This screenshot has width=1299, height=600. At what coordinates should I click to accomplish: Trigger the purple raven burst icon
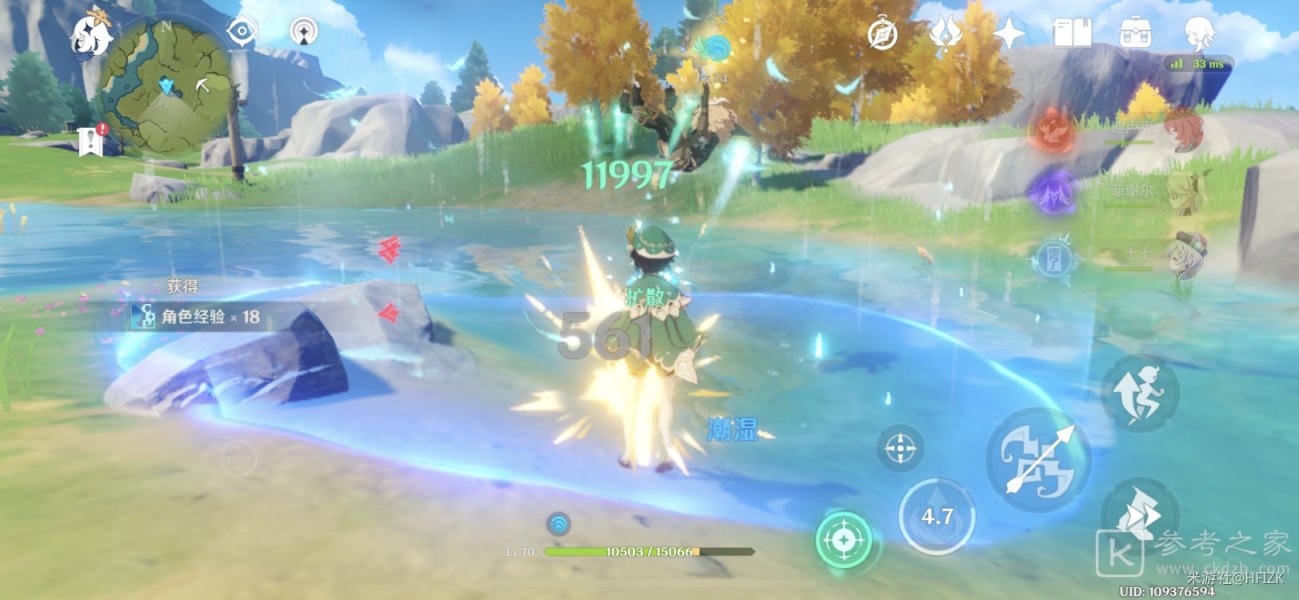(1053, 190)
